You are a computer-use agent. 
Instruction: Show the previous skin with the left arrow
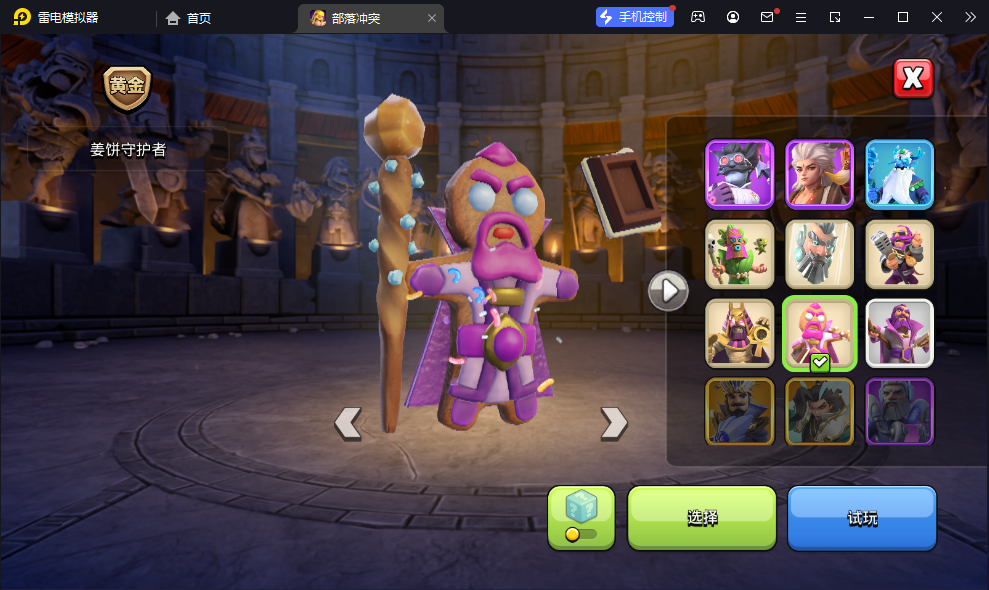point(347,423)
